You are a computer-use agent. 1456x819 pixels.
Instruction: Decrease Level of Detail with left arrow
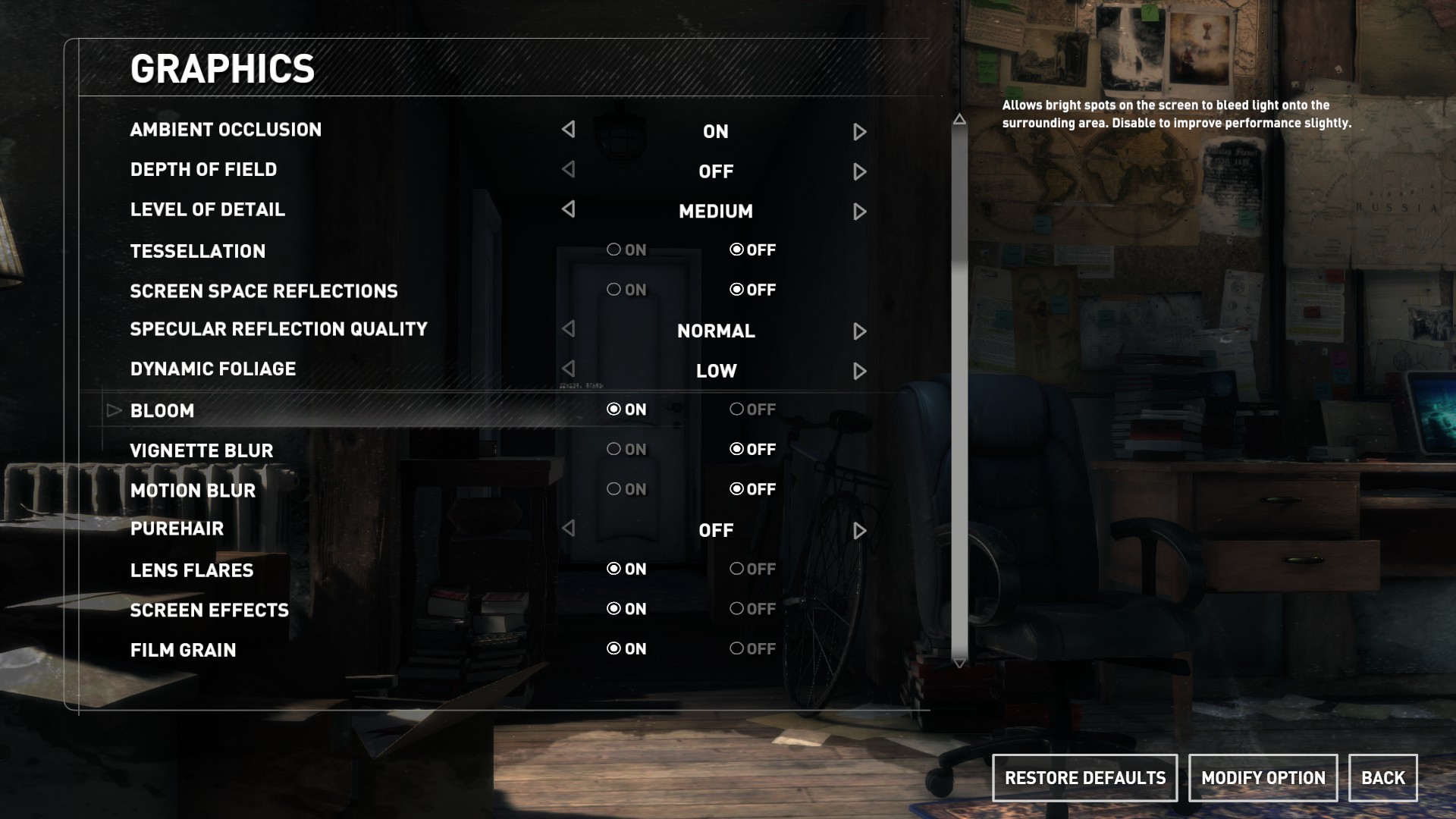point(568,209)
